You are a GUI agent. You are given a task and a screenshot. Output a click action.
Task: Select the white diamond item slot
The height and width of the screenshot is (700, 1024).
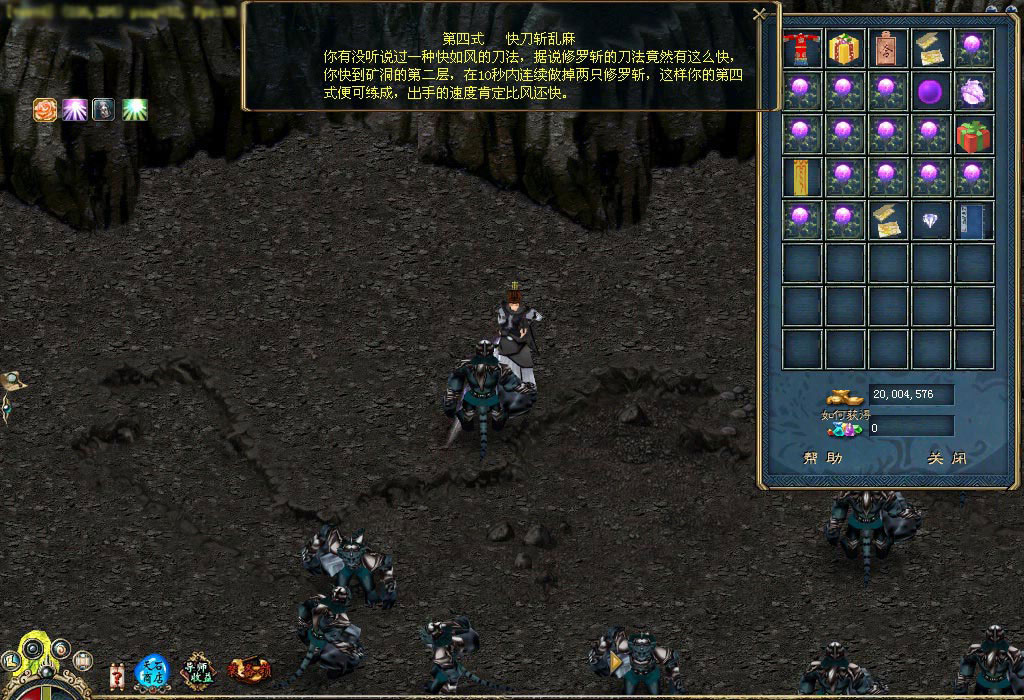931,220
